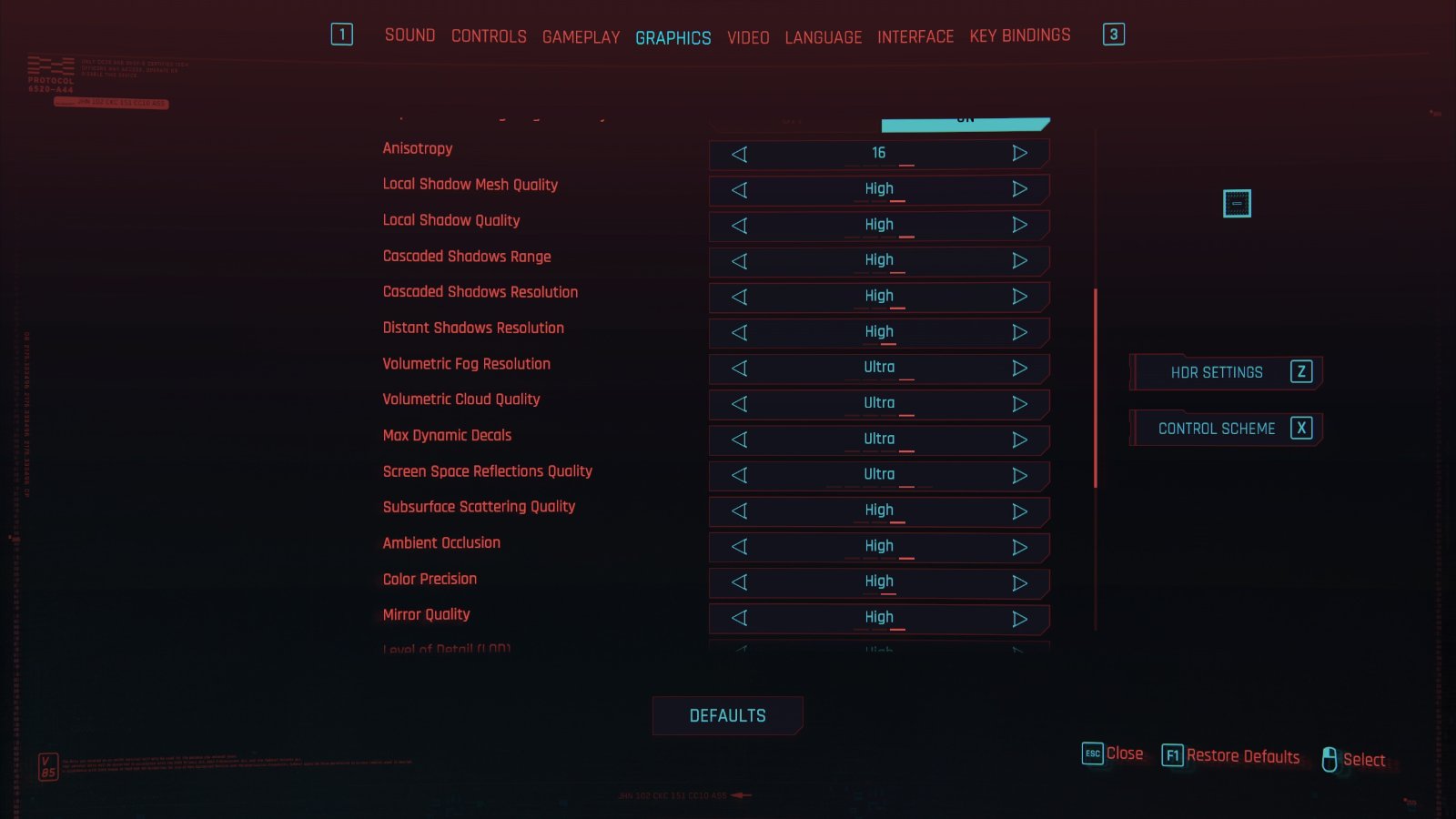Raise Cascaded Shadows Range with right arrow
The image size is (1456, 819).
(1019, 261)
